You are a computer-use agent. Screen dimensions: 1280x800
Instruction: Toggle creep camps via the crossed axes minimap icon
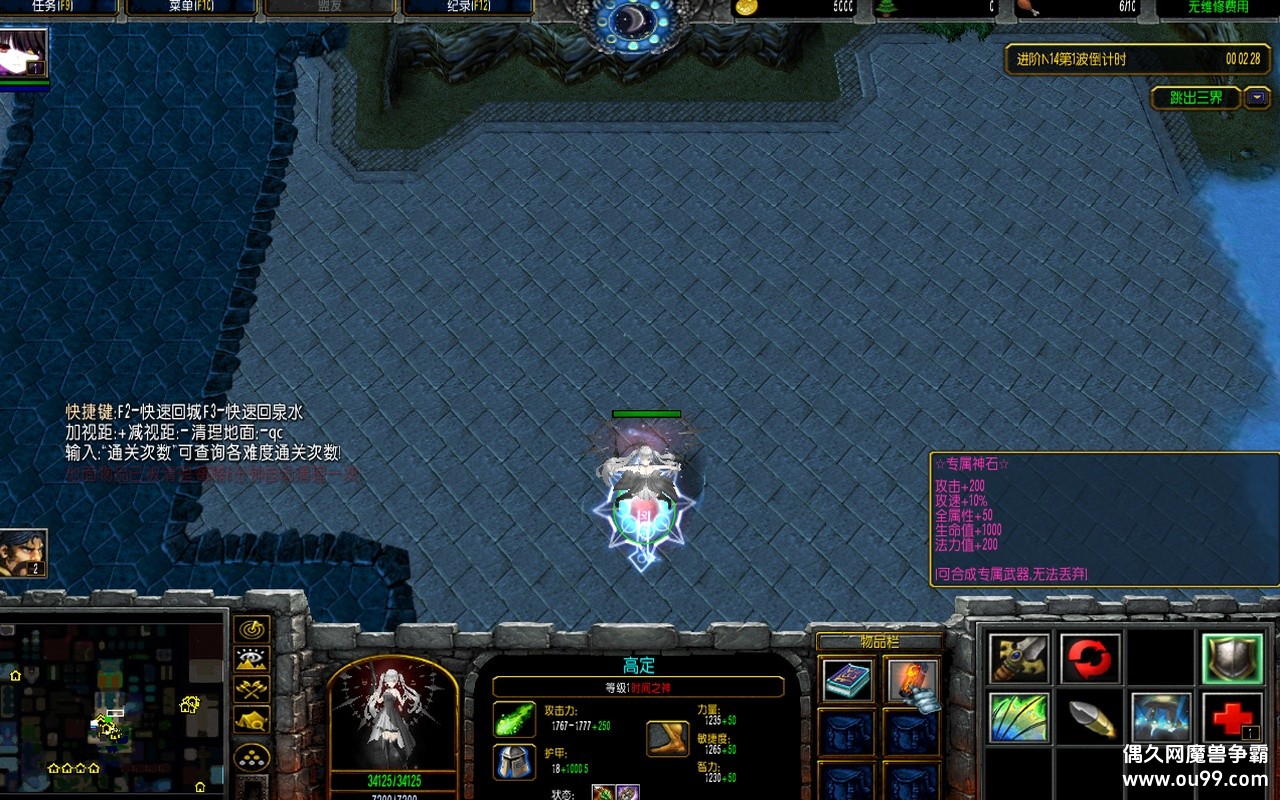click(x=250, y=688)
